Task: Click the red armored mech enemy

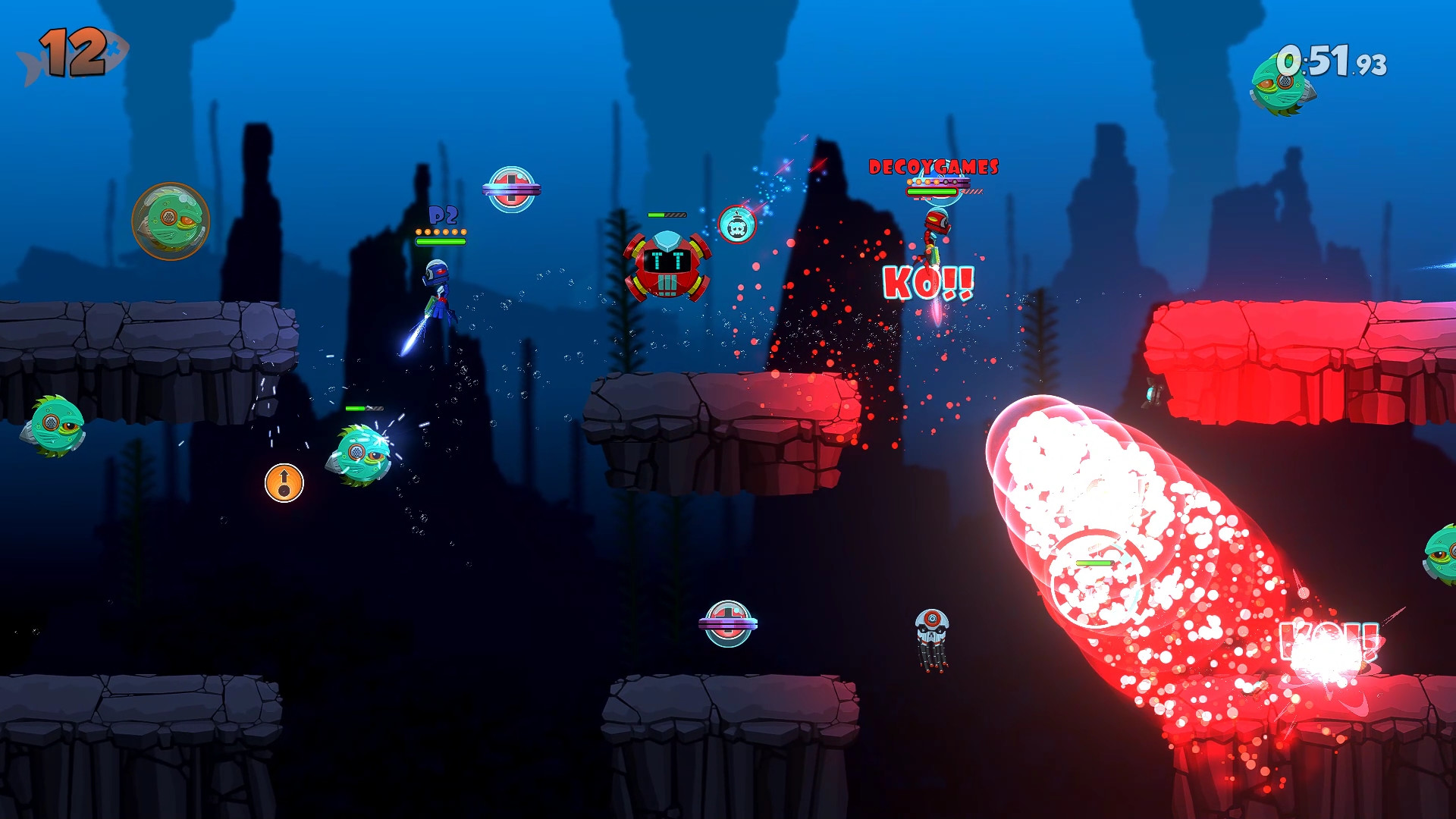Action: point(665,263)
